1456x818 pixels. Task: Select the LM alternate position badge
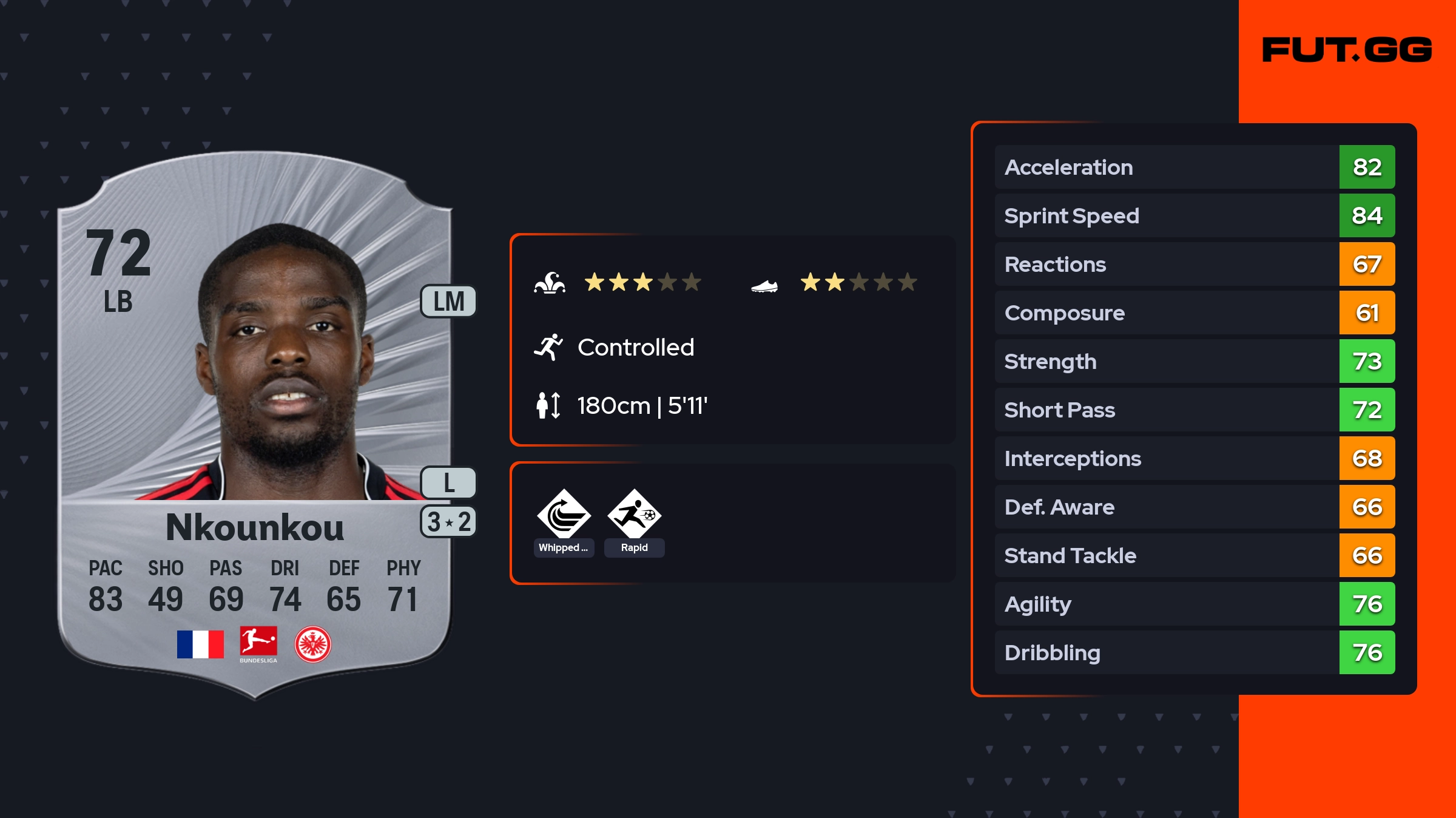448,302
